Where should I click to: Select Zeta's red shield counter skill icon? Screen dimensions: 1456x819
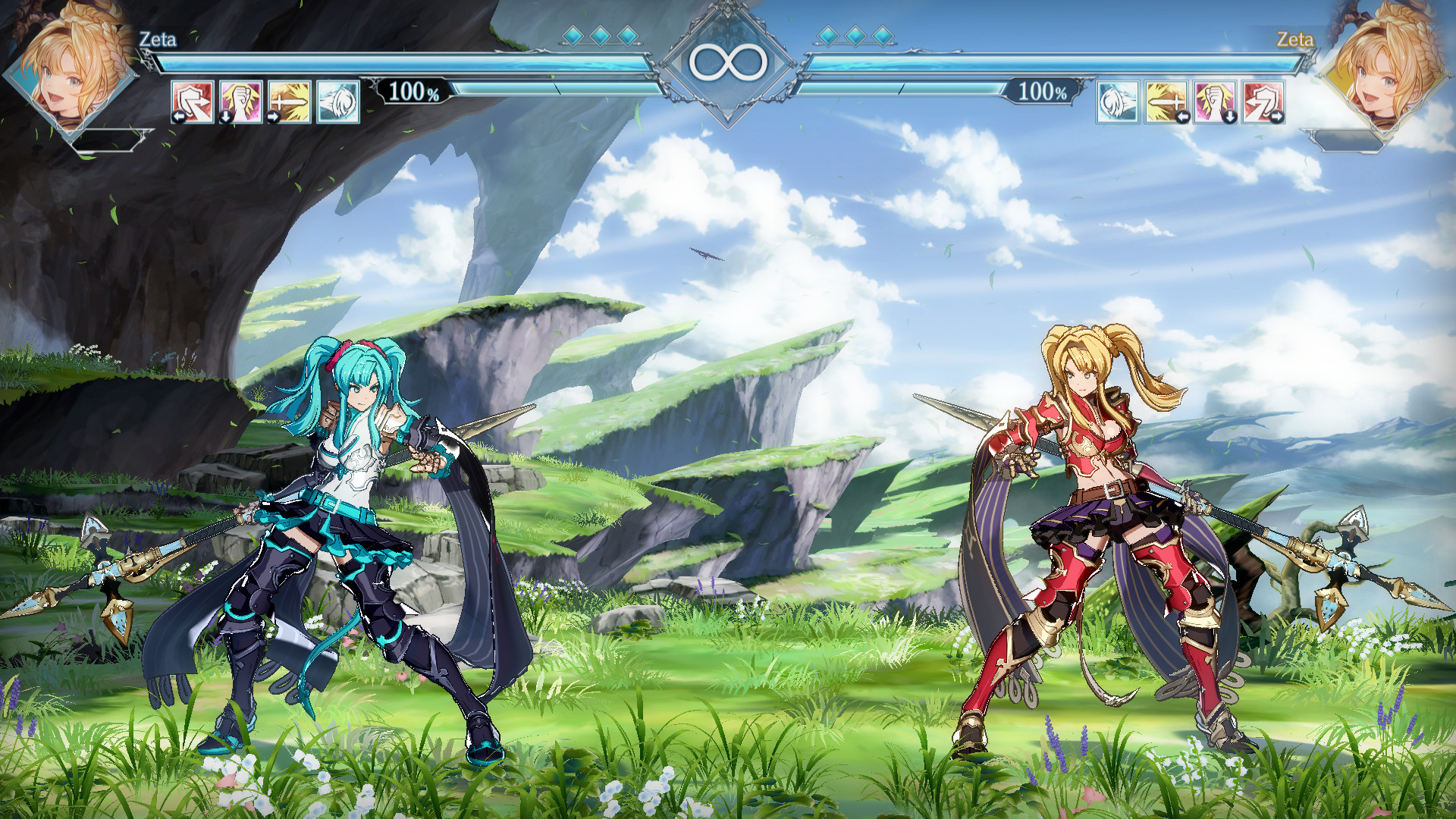192,101
